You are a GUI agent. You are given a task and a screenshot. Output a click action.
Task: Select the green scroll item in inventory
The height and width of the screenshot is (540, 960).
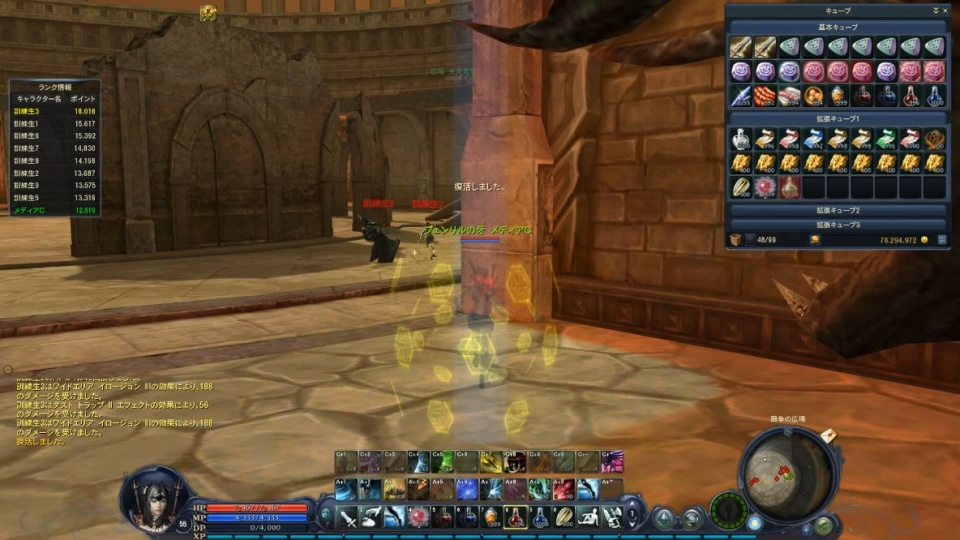(x=887, y=139)
